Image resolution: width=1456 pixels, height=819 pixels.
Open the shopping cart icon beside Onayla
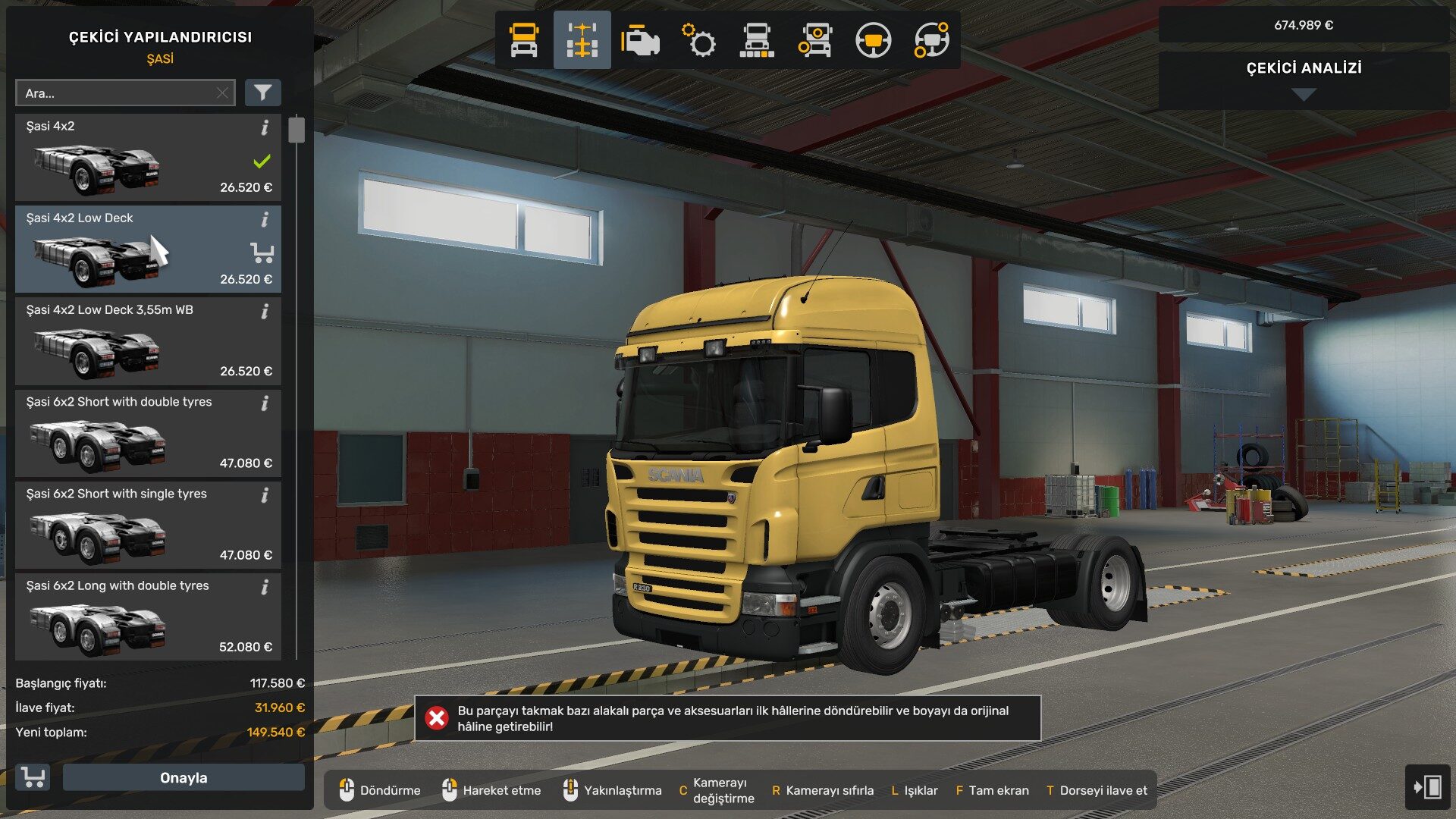coord(33,777)
